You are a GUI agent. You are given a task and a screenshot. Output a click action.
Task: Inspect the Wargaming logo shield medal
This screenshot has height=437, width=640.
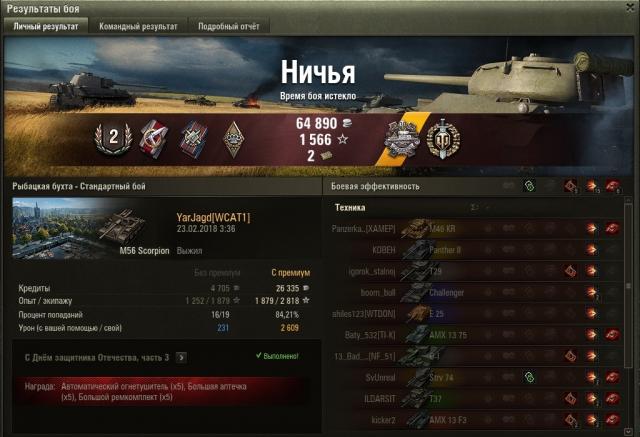[441, 138]
